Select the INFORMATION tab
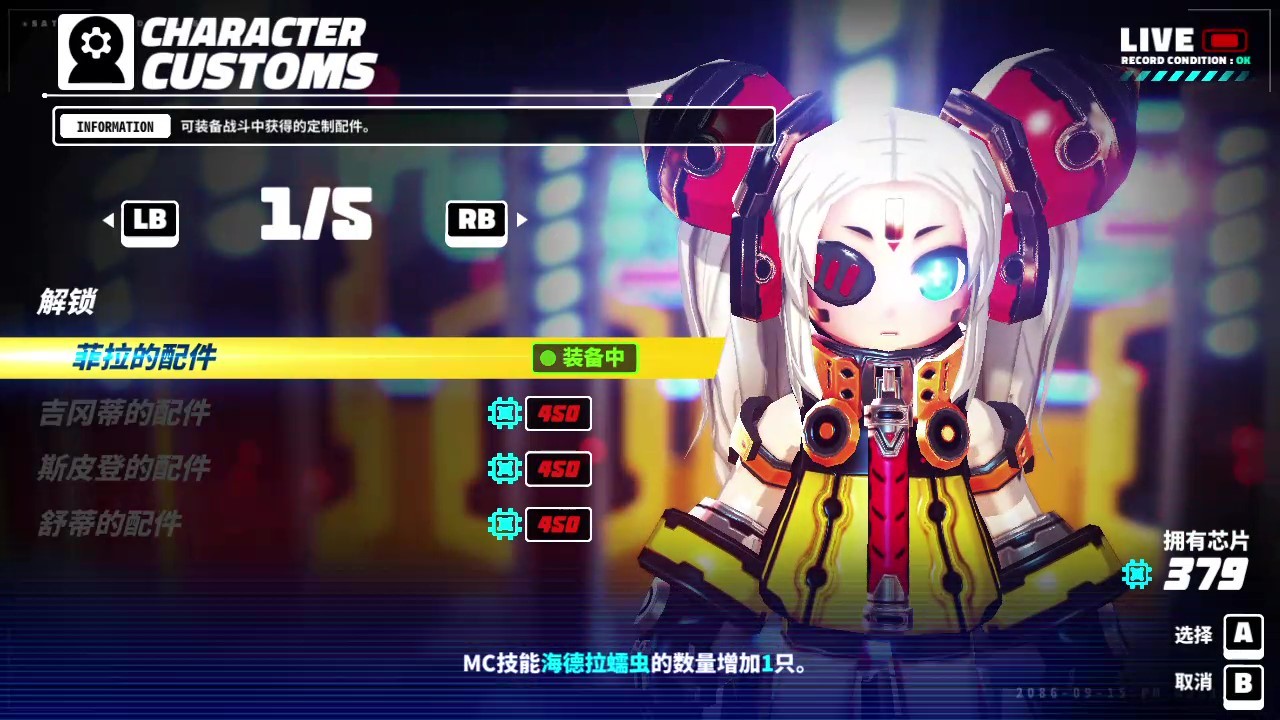This screenshot has height=720, width=1280. (x=113, y=126)
